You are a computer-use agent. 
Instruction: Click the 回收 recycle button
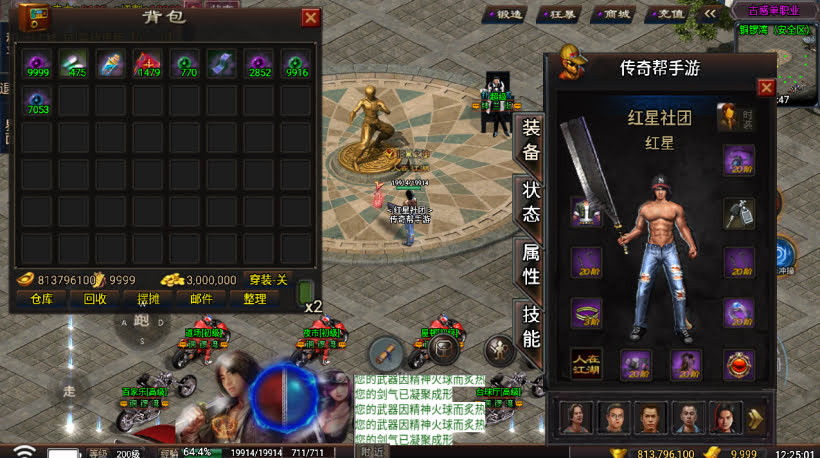[95, 298]
